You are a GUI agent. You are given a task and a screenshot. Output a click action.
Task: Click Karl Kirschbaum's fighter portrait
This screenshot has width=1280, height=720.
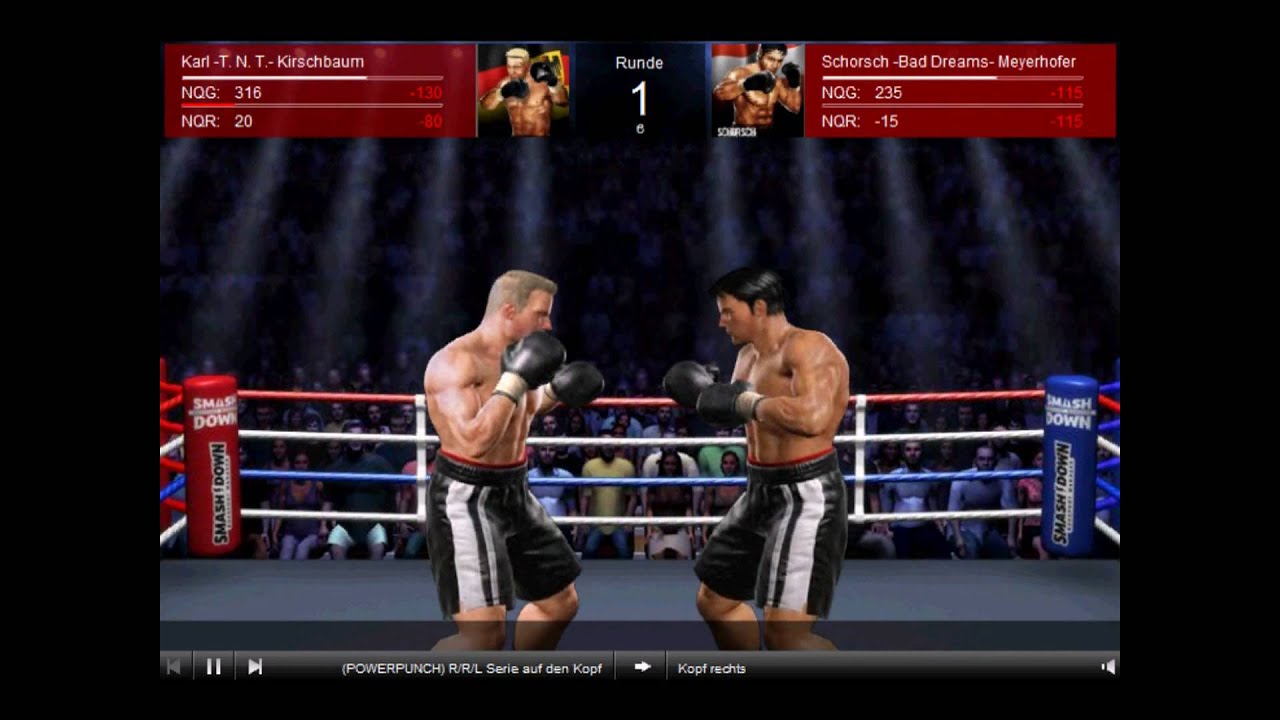coord(524,90)
